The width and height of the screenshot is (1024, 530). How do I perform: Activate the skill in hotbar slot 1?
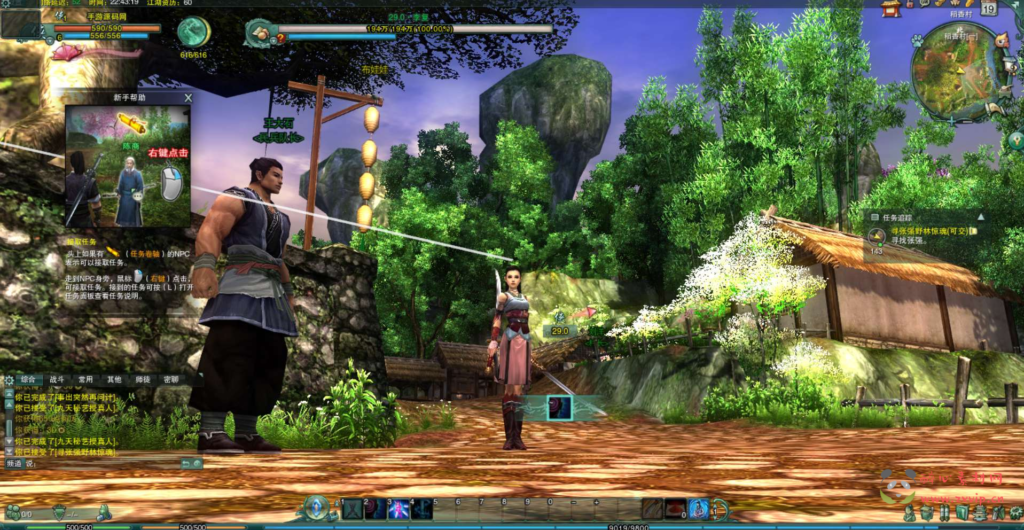(x=352, y=509)
